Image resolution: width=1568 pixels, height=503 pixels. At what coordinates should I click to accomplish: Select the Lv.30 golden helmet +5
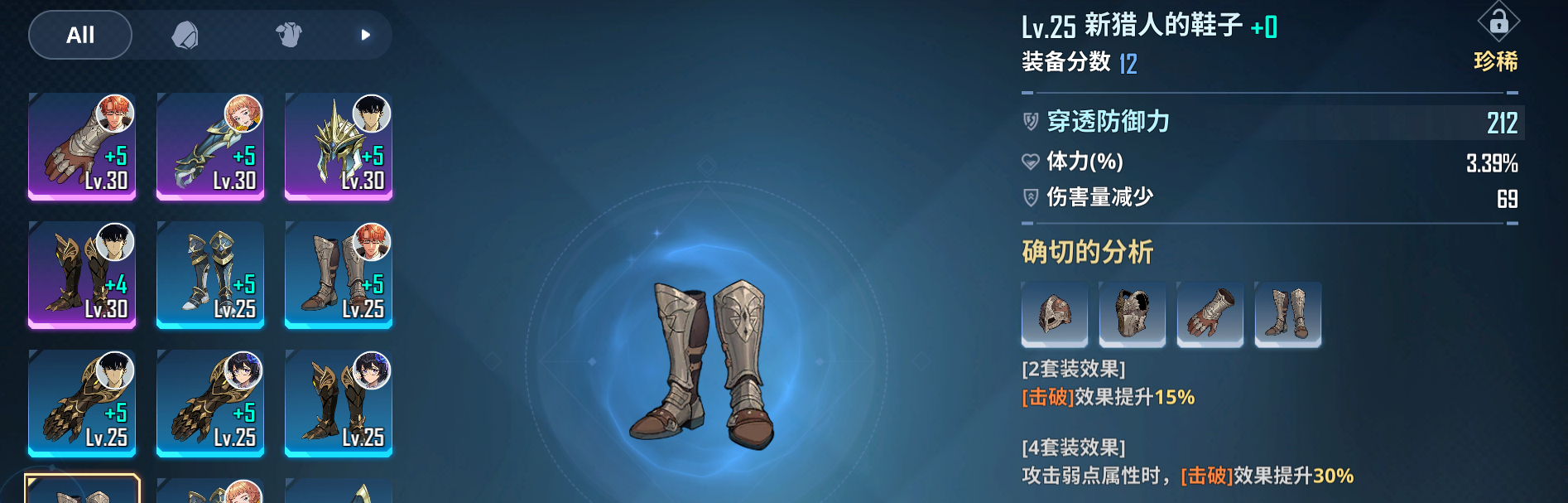click(338, 147)
